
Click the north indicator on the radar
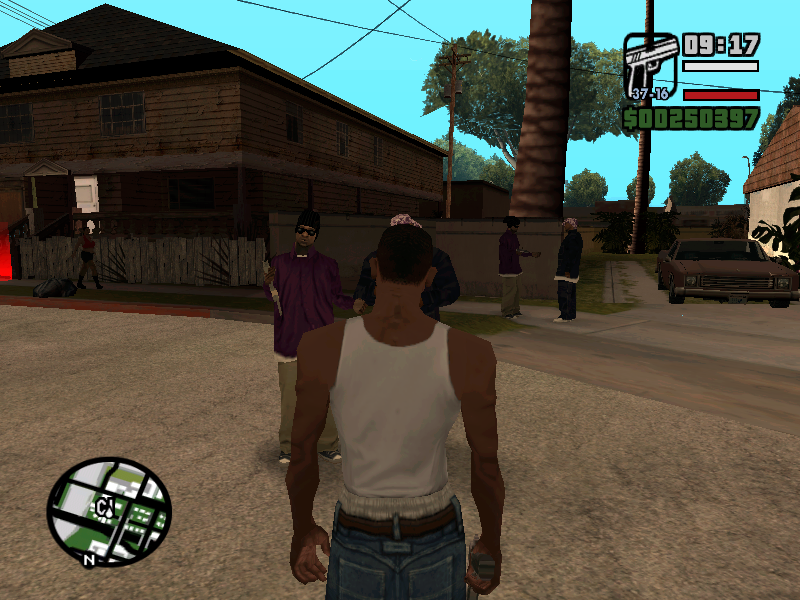tap(89, 561)
